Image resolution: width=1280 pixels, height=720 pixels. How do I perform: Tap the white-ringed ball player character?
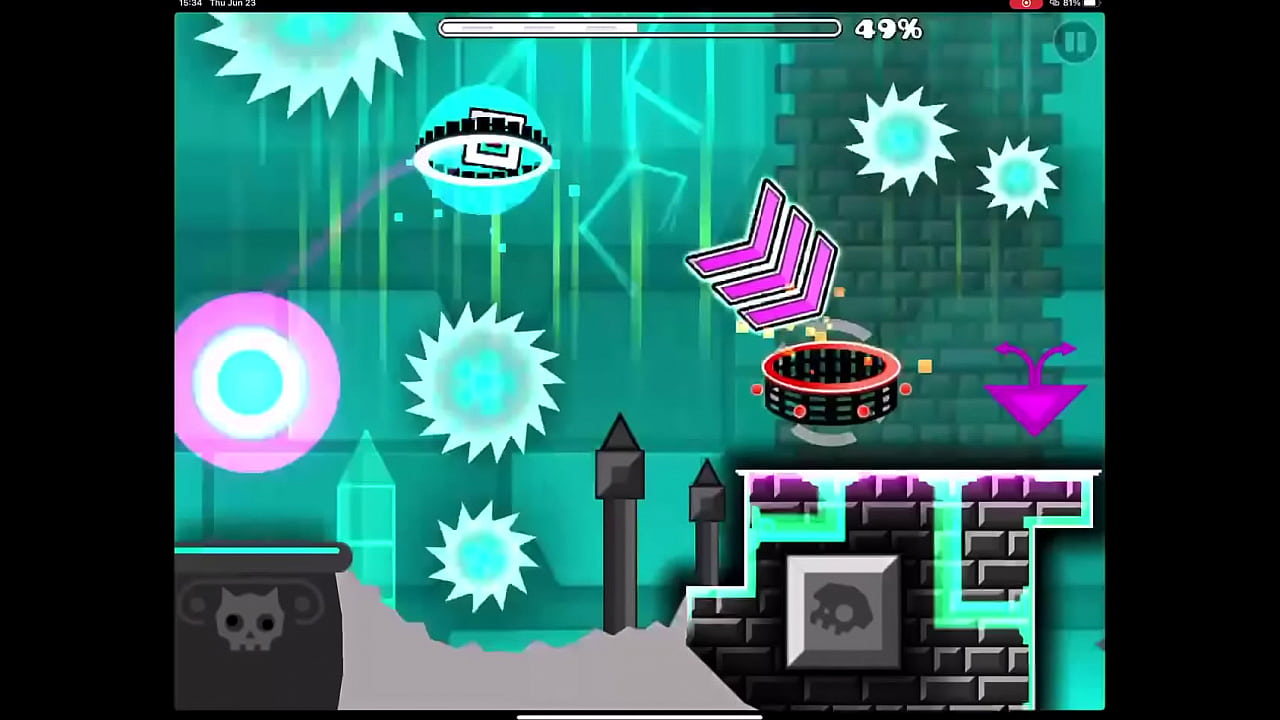click(x=485, y=150)
